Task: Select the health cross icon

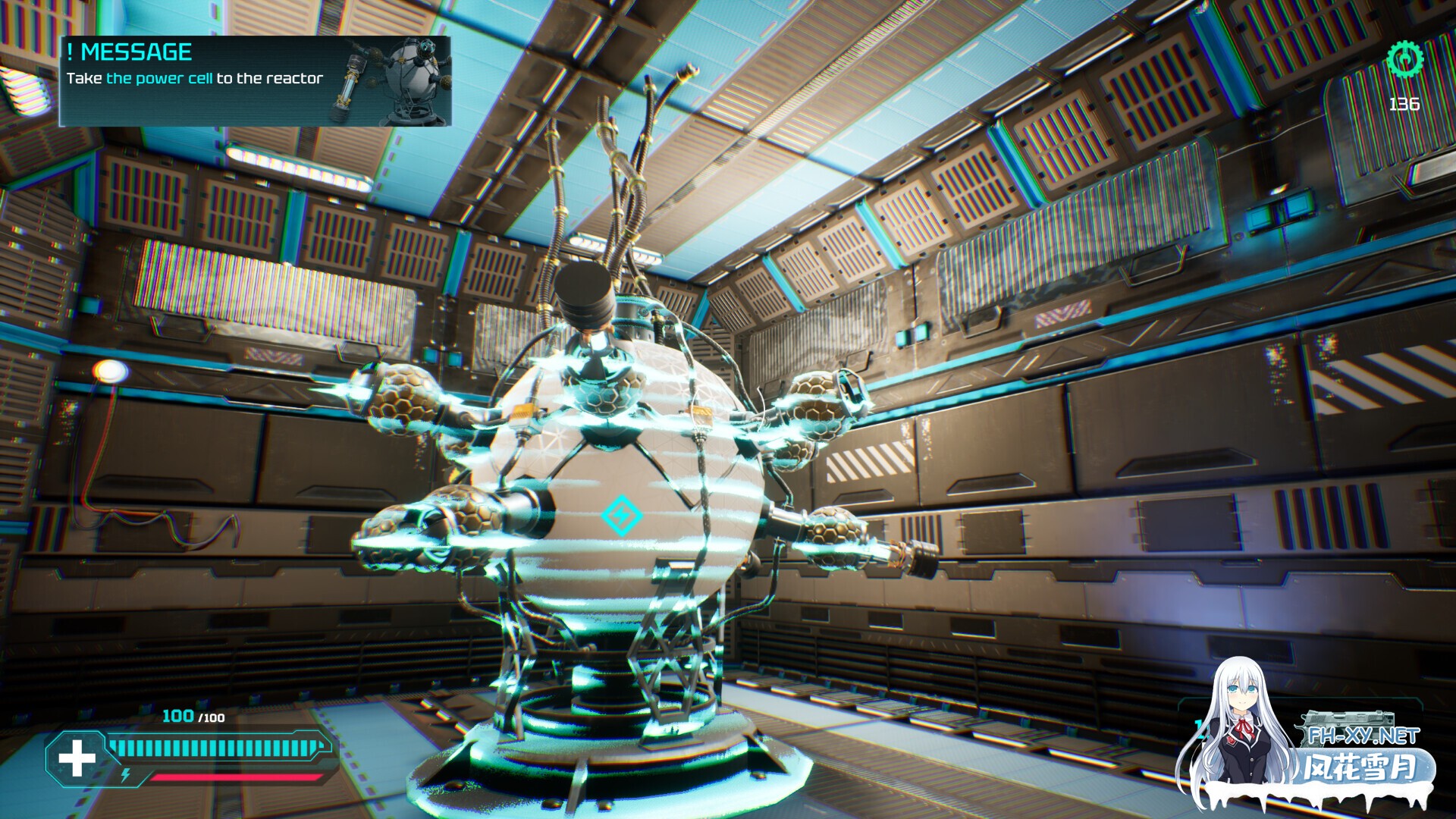Action: [x=77, y=758]
